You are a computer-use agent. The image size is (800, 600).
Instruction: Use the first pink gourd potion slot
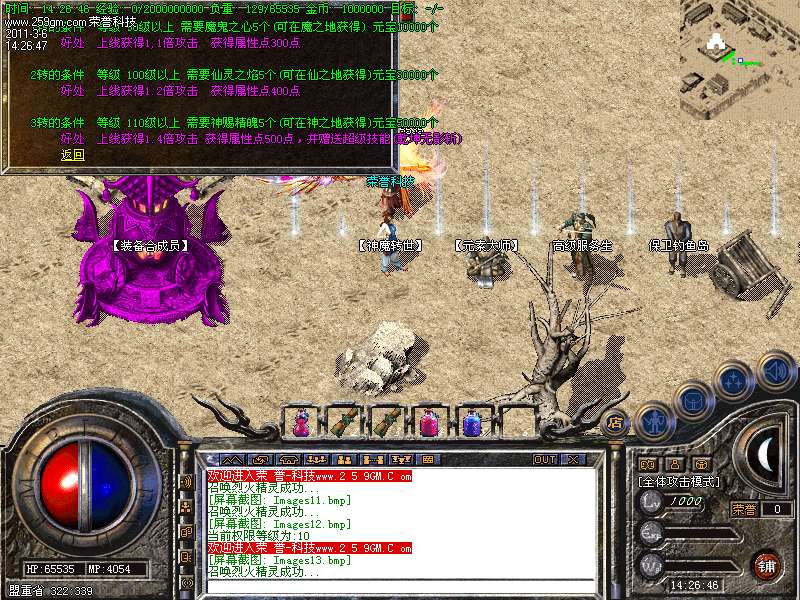click(299, 423)
